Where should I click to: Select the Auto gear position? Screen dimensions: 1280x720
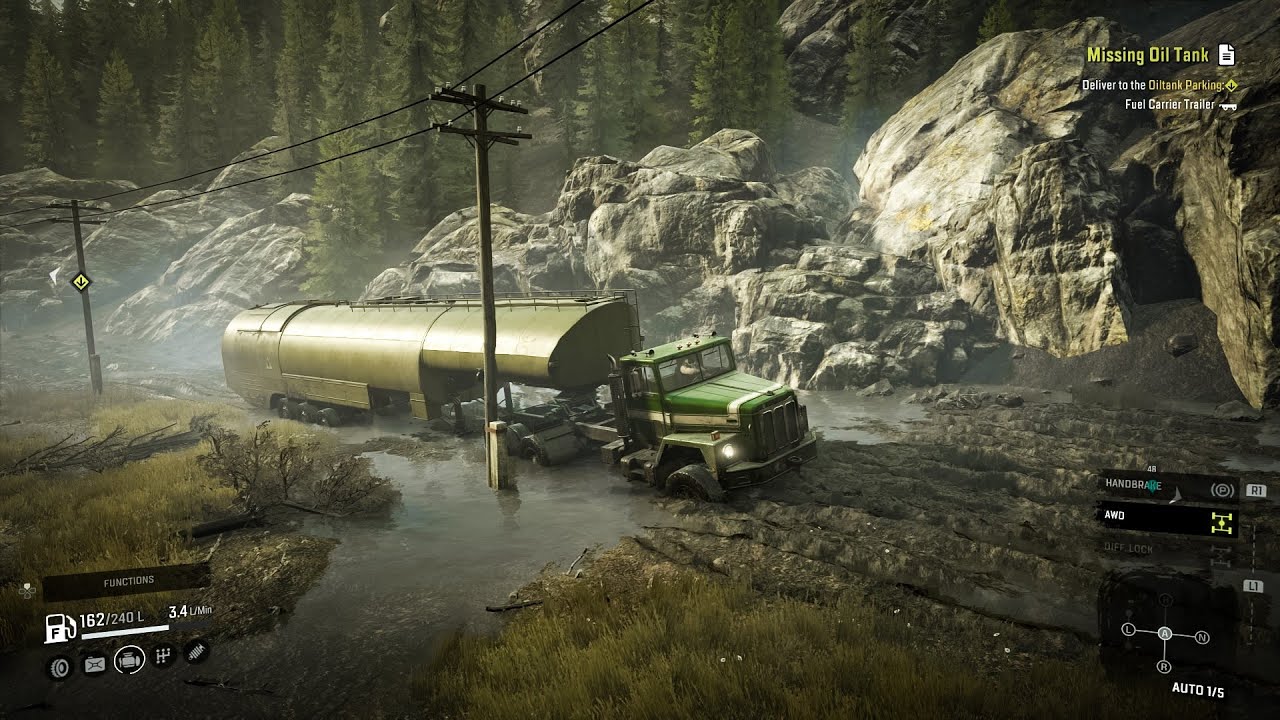coord(1165,634)
